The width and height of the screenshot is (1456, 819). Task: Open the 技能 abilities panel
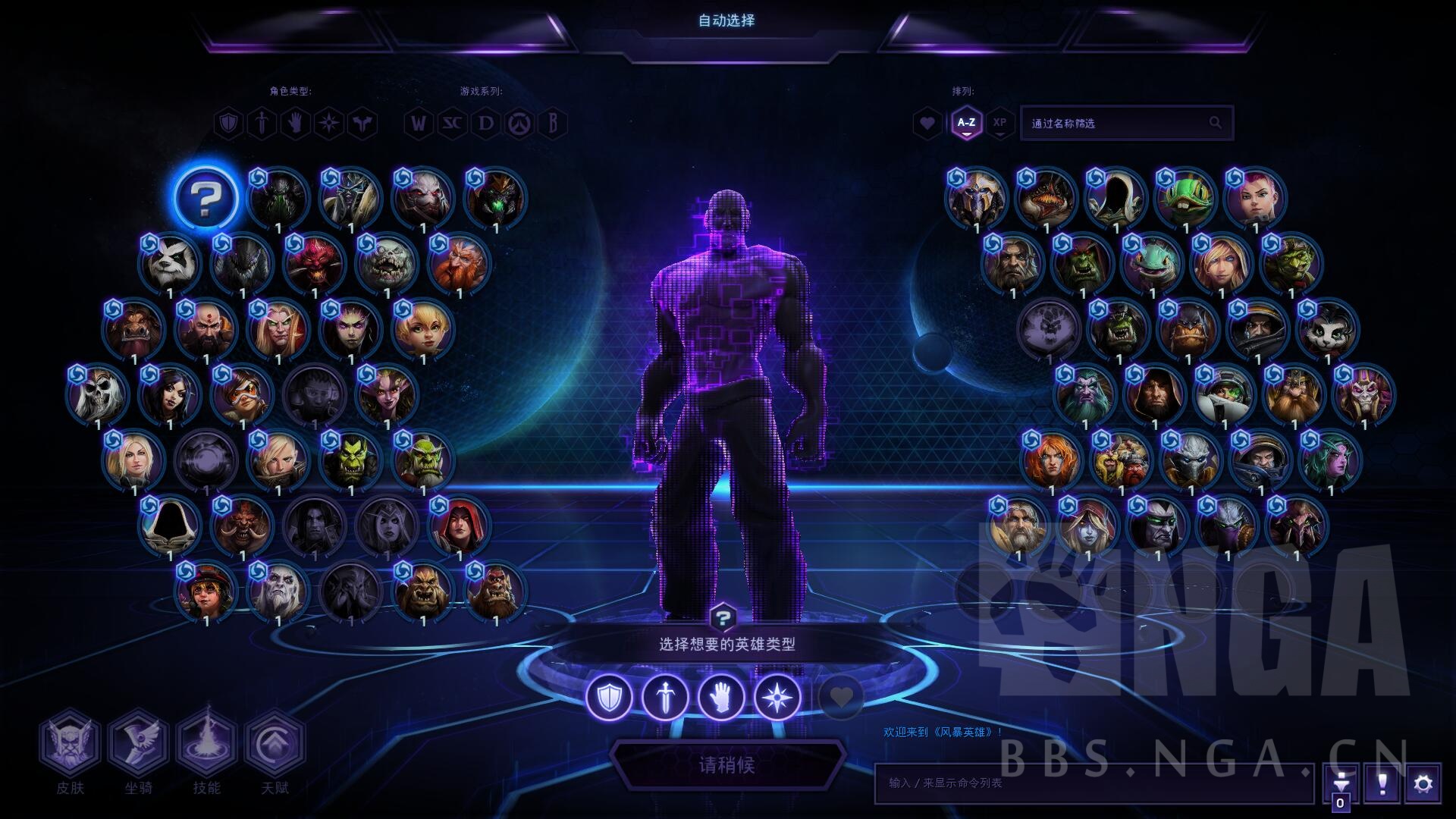click(206, 743)
